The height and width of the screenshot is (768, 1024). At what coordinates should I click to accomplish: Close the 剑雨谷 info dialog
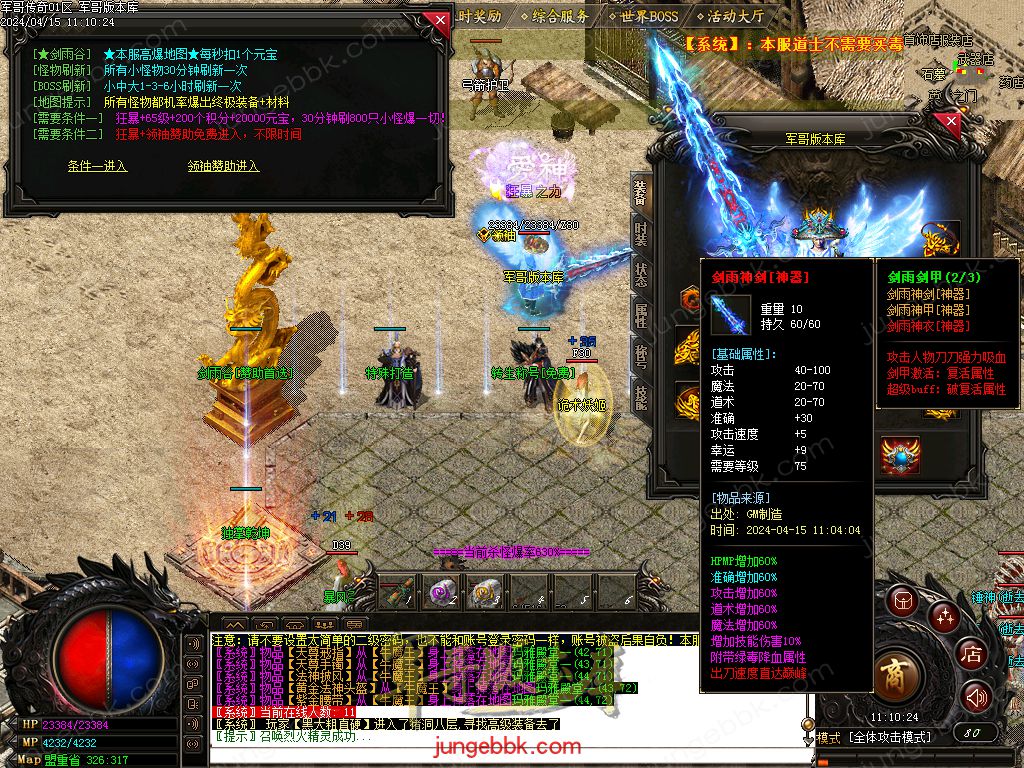[437, 19]
